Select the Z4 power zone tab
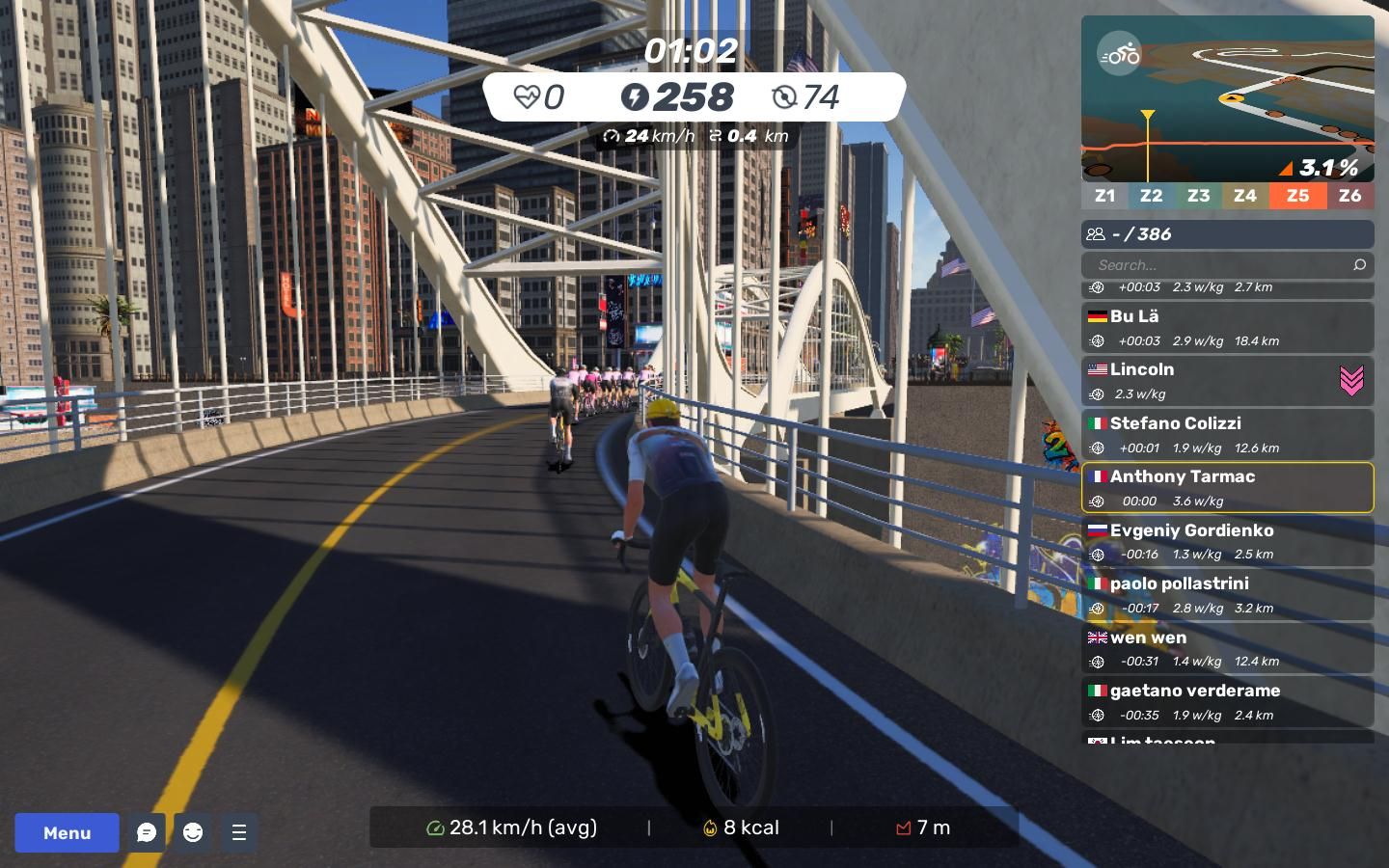The width and height of the screenshot is (1389, 868). tap(1245, 196)
